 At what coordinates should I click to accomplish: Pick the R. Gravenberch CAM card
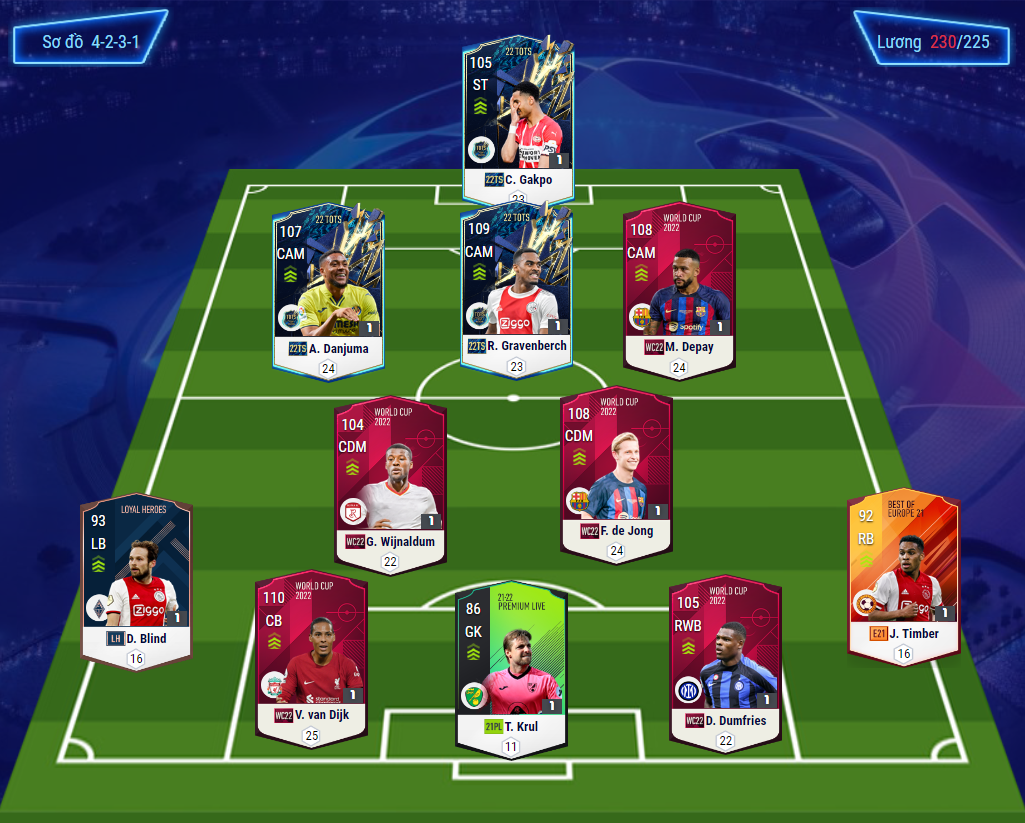click(516, 285)
